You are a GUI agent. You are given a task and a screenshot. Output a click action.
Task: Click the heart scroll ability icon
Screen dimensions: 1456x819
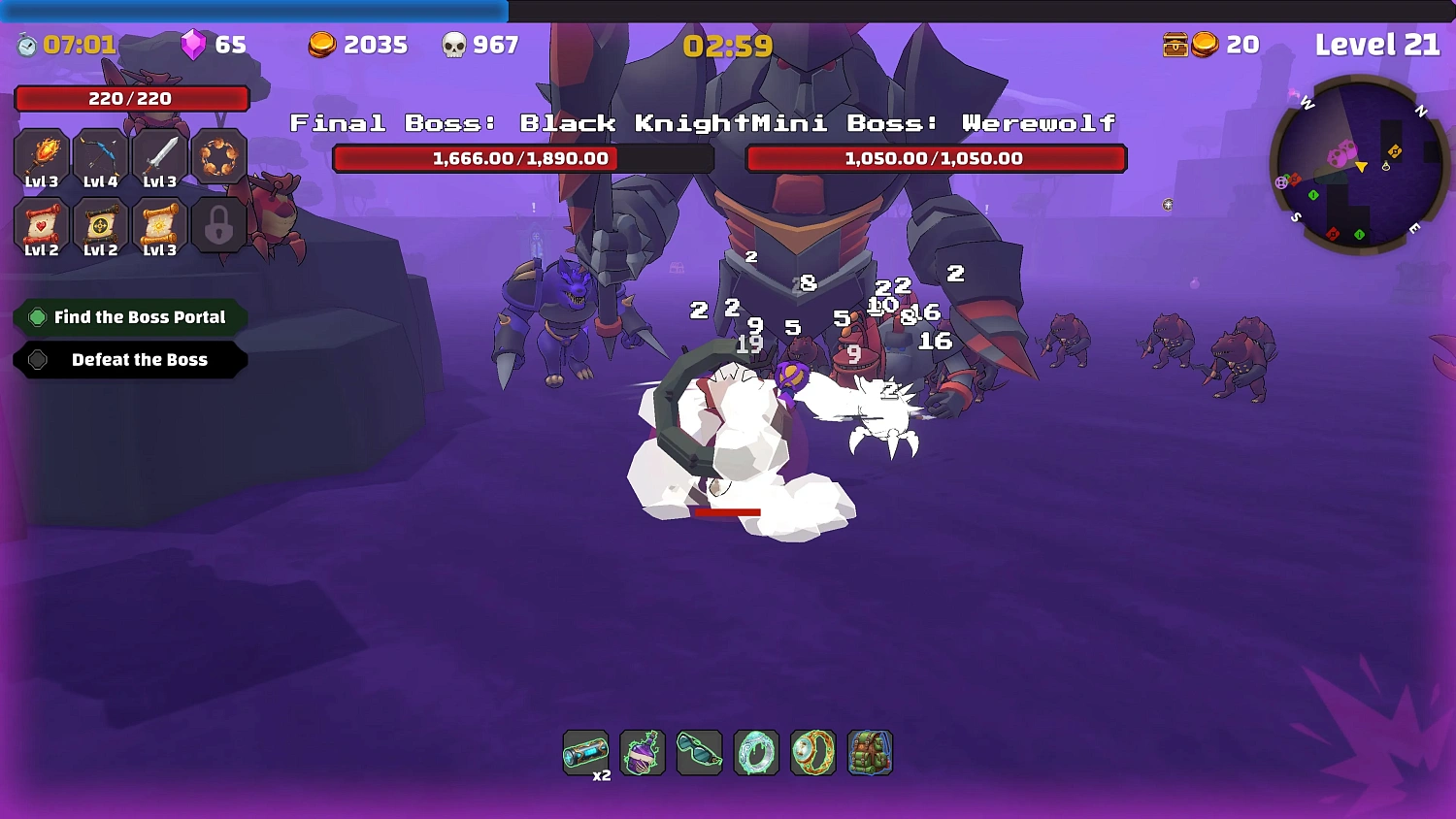40,225
